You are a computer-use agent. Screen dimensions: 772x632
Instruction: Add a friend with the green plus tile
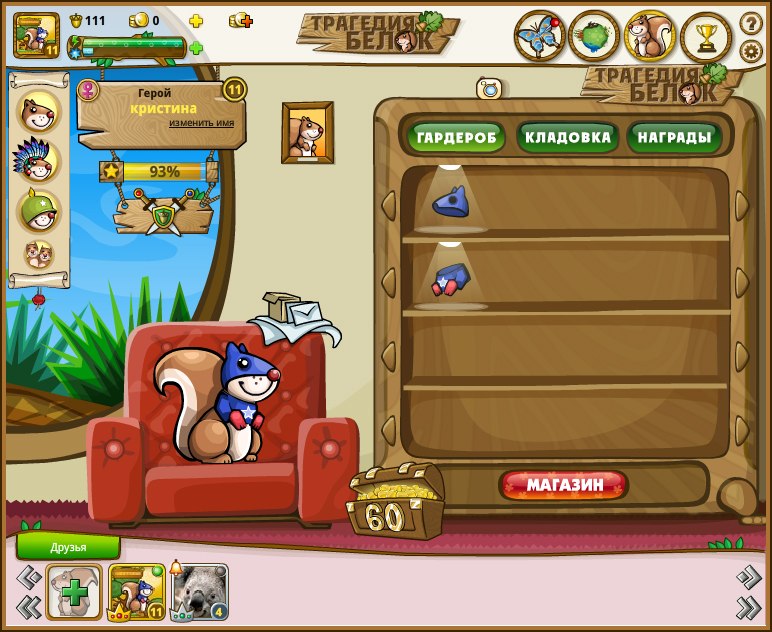(74, 591)
